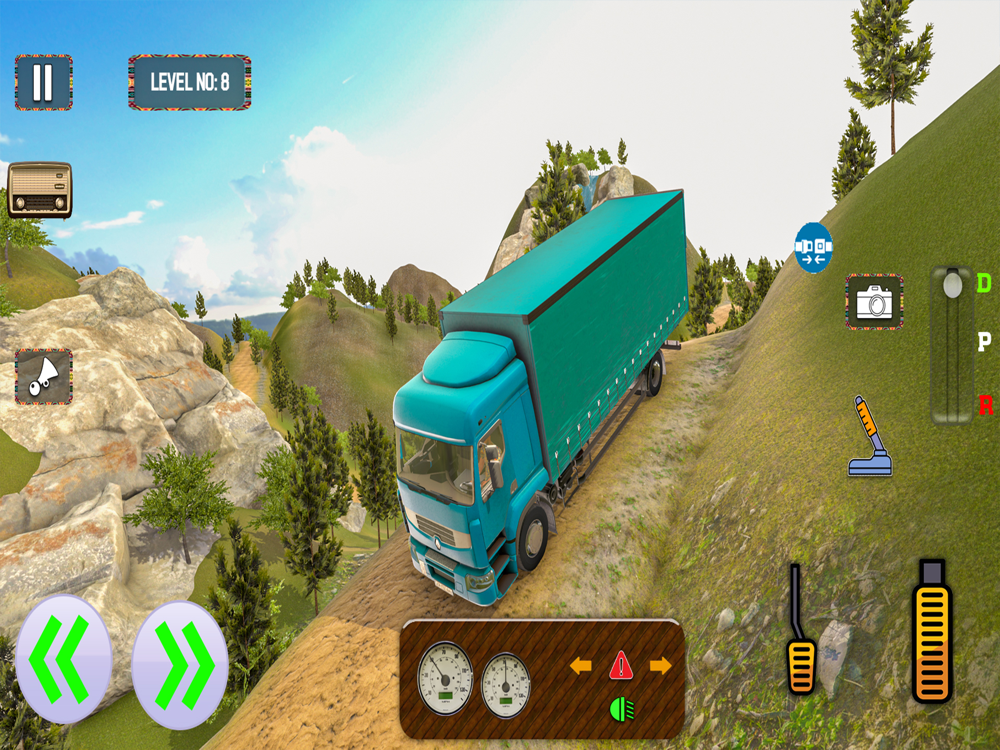Toggle the hazard warning lights
The width and height of the screenshot is (1000, 750).
621,664
